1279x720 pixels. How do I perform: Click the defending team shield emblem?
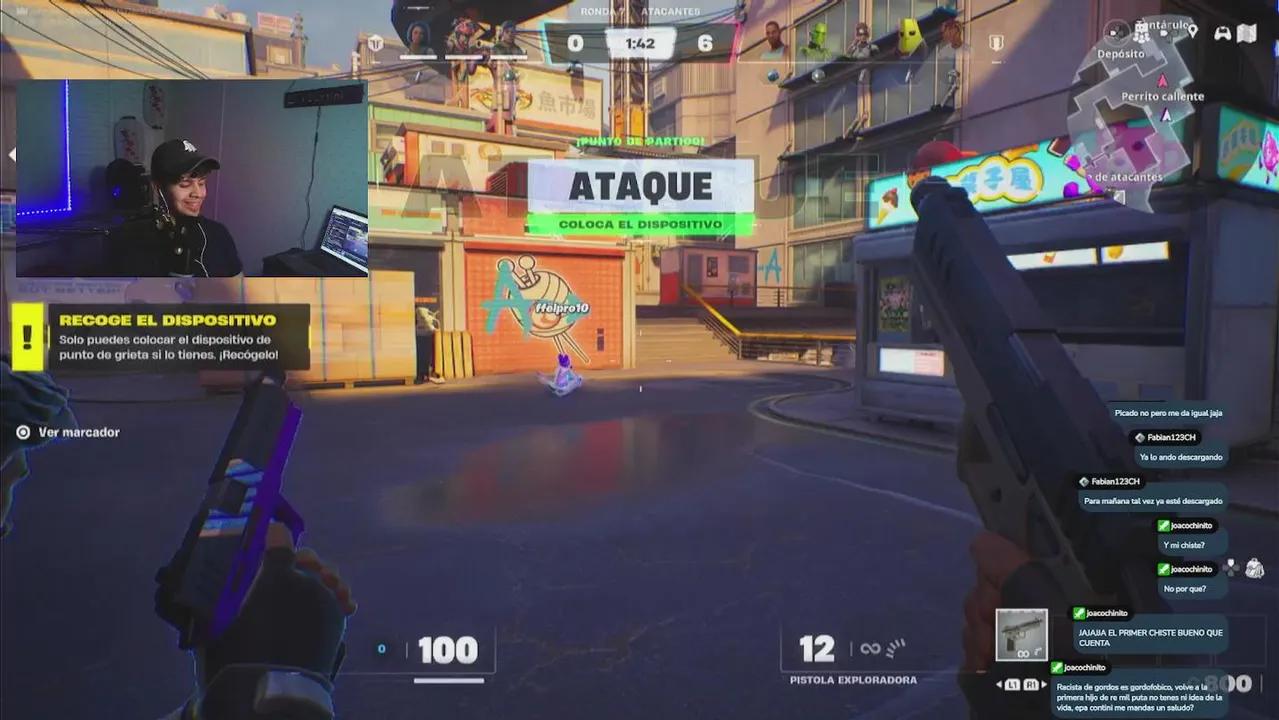(x=996, y=43)
